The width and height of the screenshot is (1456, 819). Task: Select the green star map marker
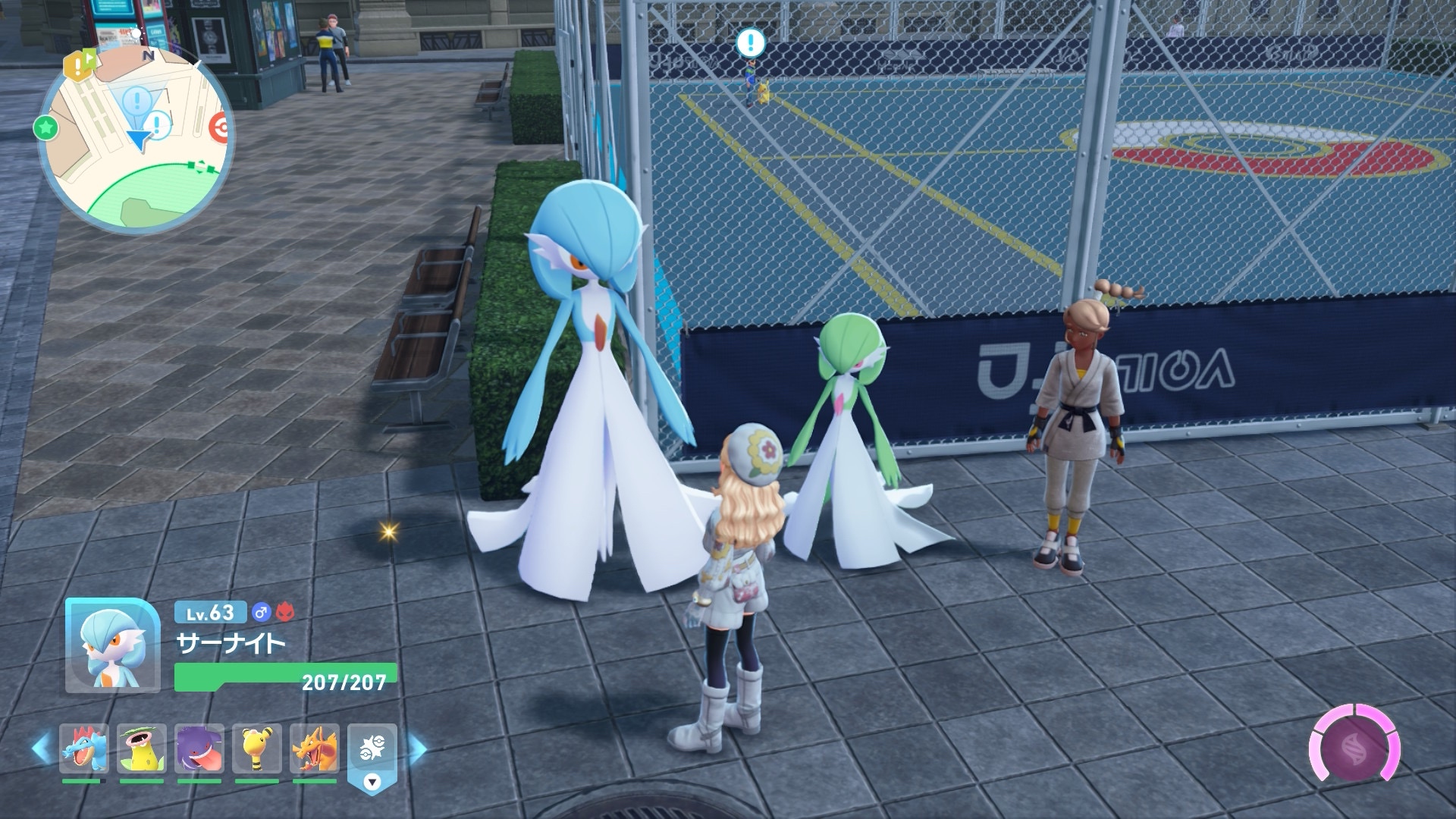pos(46,127)
